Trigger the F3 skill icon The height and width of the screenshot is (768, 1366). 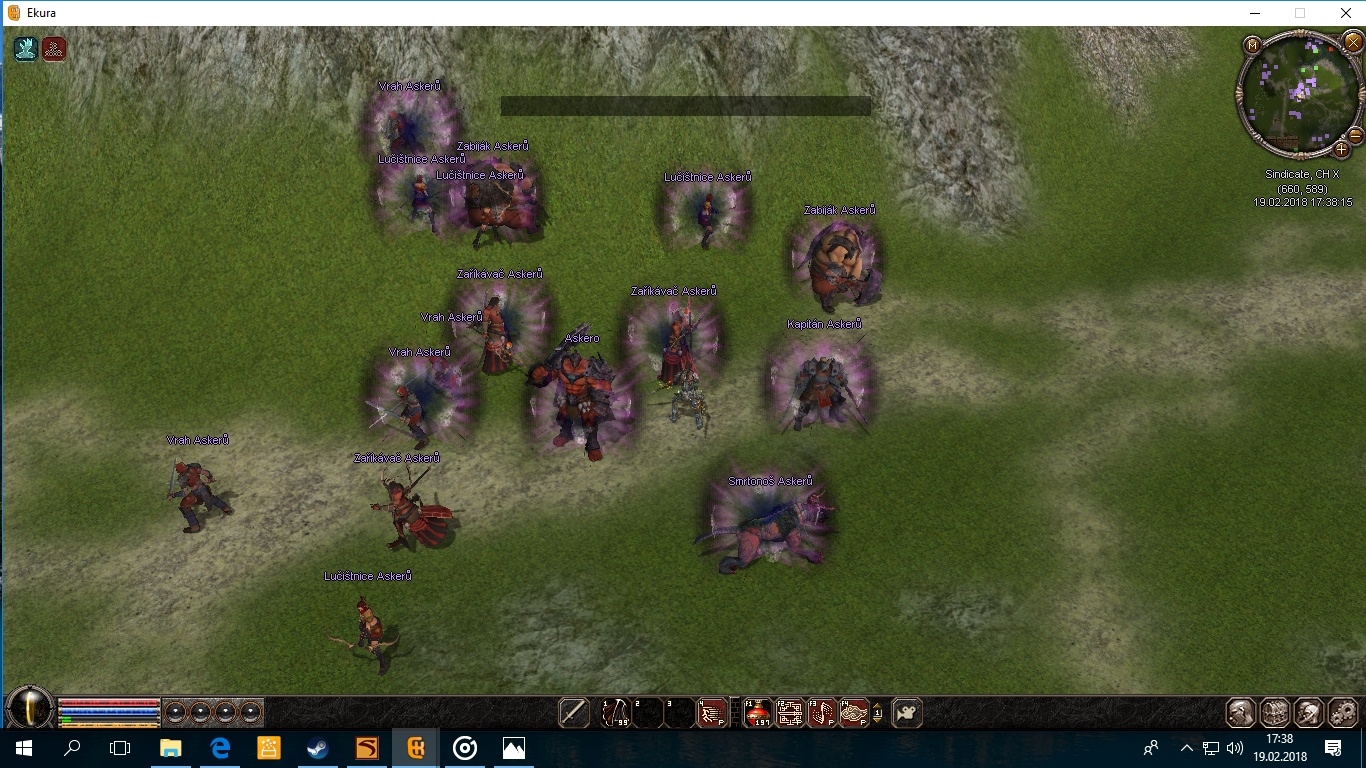click(821, 713)
